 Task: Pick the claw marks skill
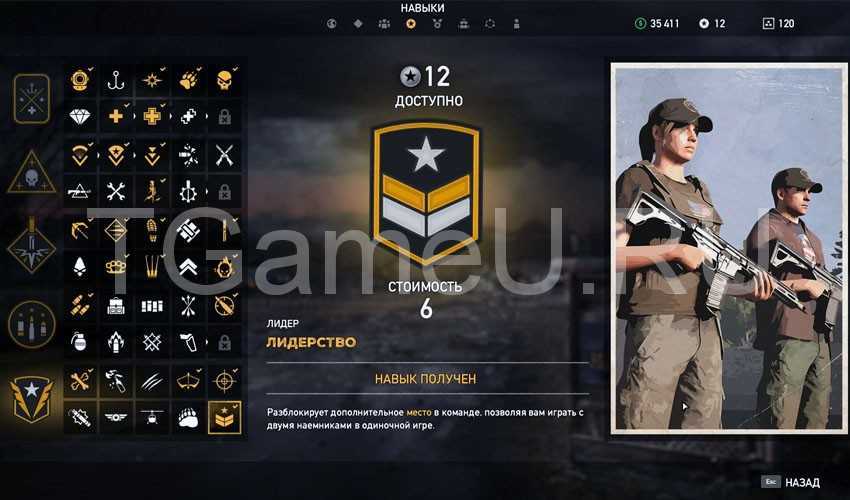tap(152, 380)
